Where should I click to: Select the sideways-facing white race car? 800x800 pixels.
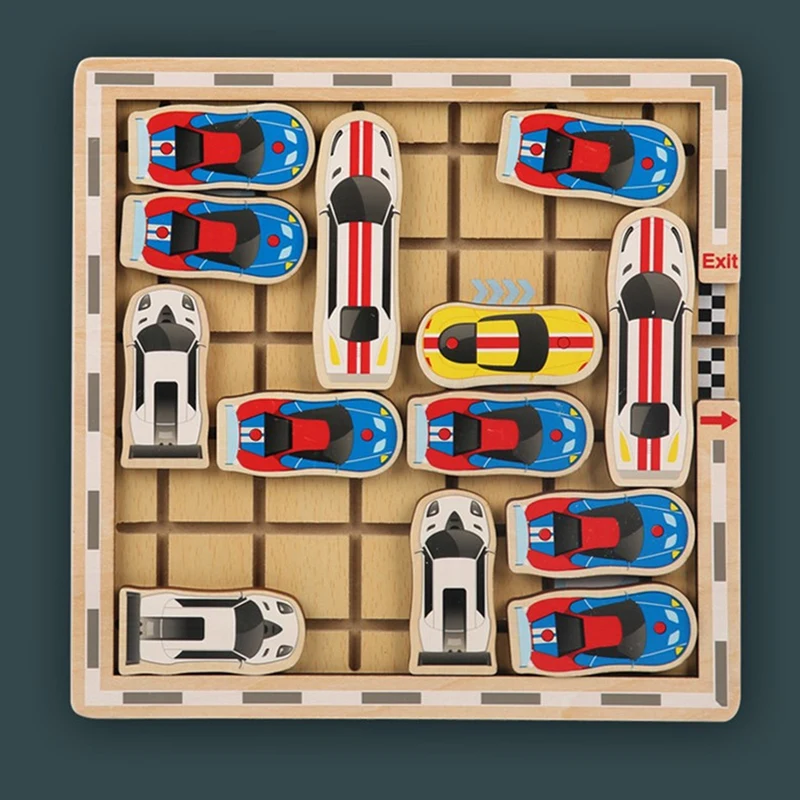pyautogui.click(x=211, y=629)
